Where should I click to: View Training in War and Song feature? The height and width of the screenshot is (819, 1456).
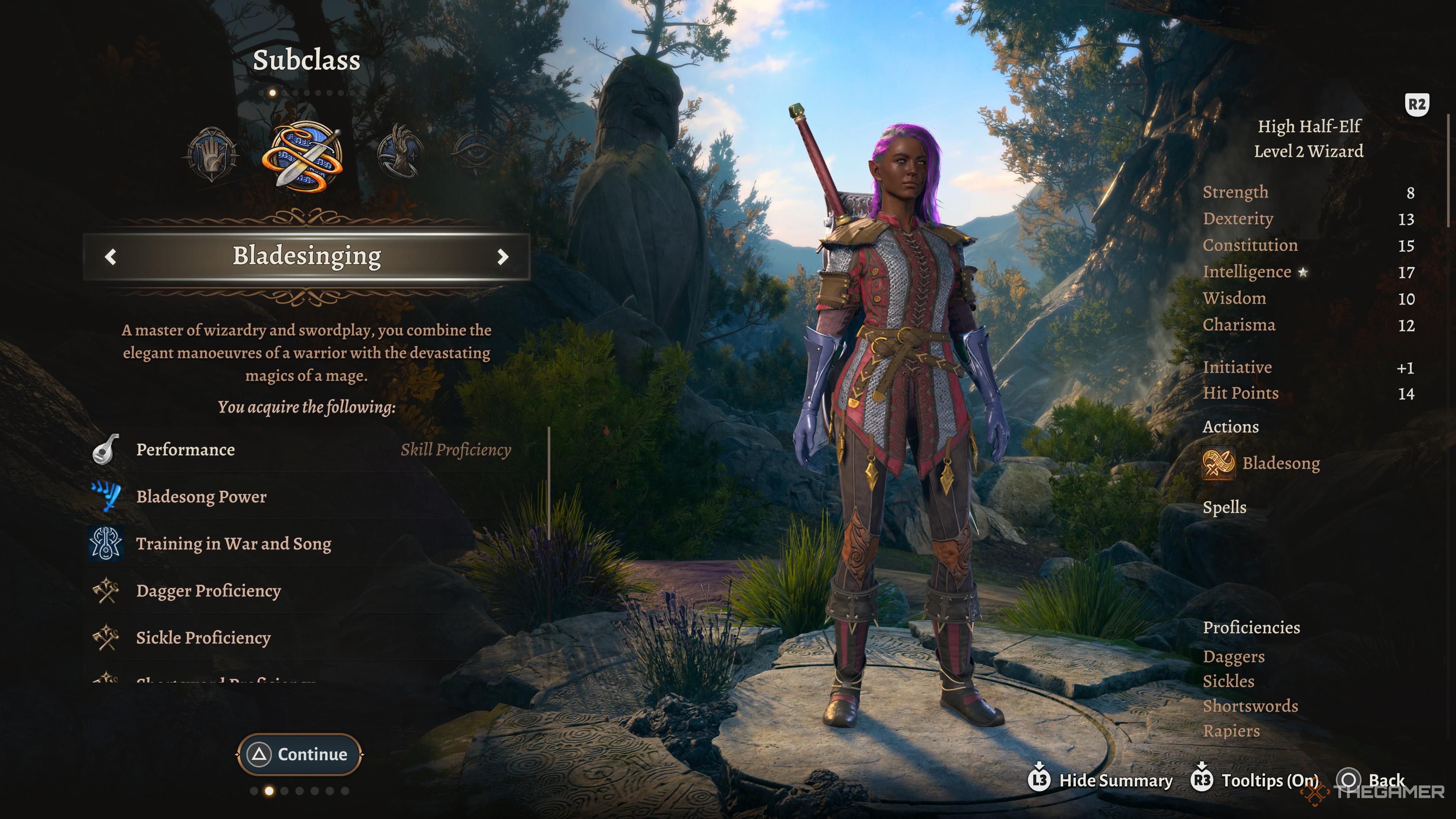coord(234,544)
